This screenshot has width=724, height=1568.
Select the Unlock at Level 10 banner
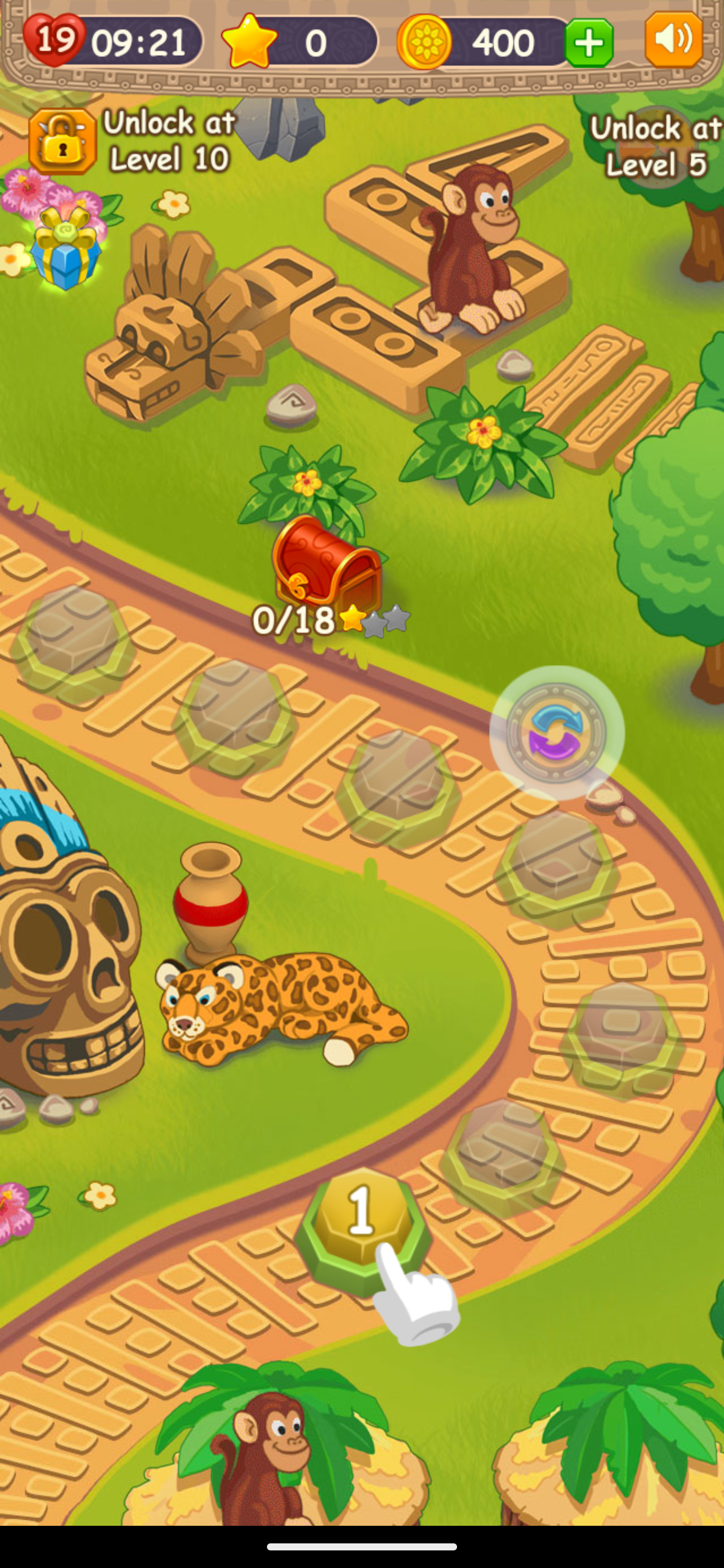point(169,141)
